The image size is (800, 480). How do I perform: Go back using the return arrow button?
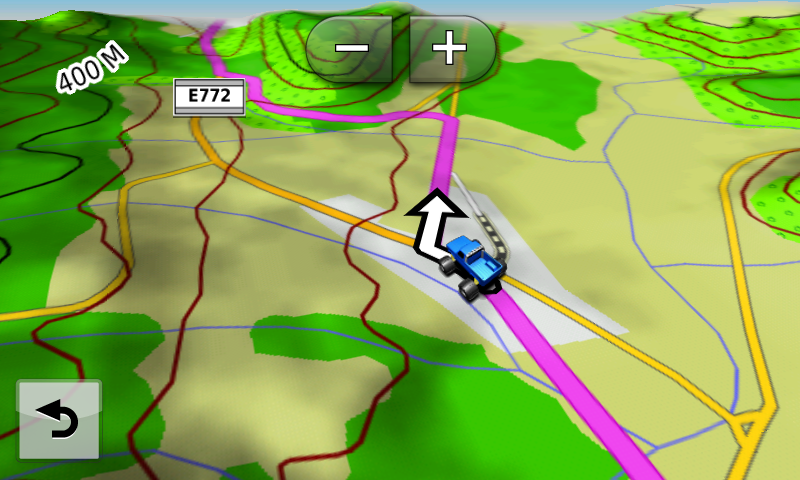tap(59, 419)
